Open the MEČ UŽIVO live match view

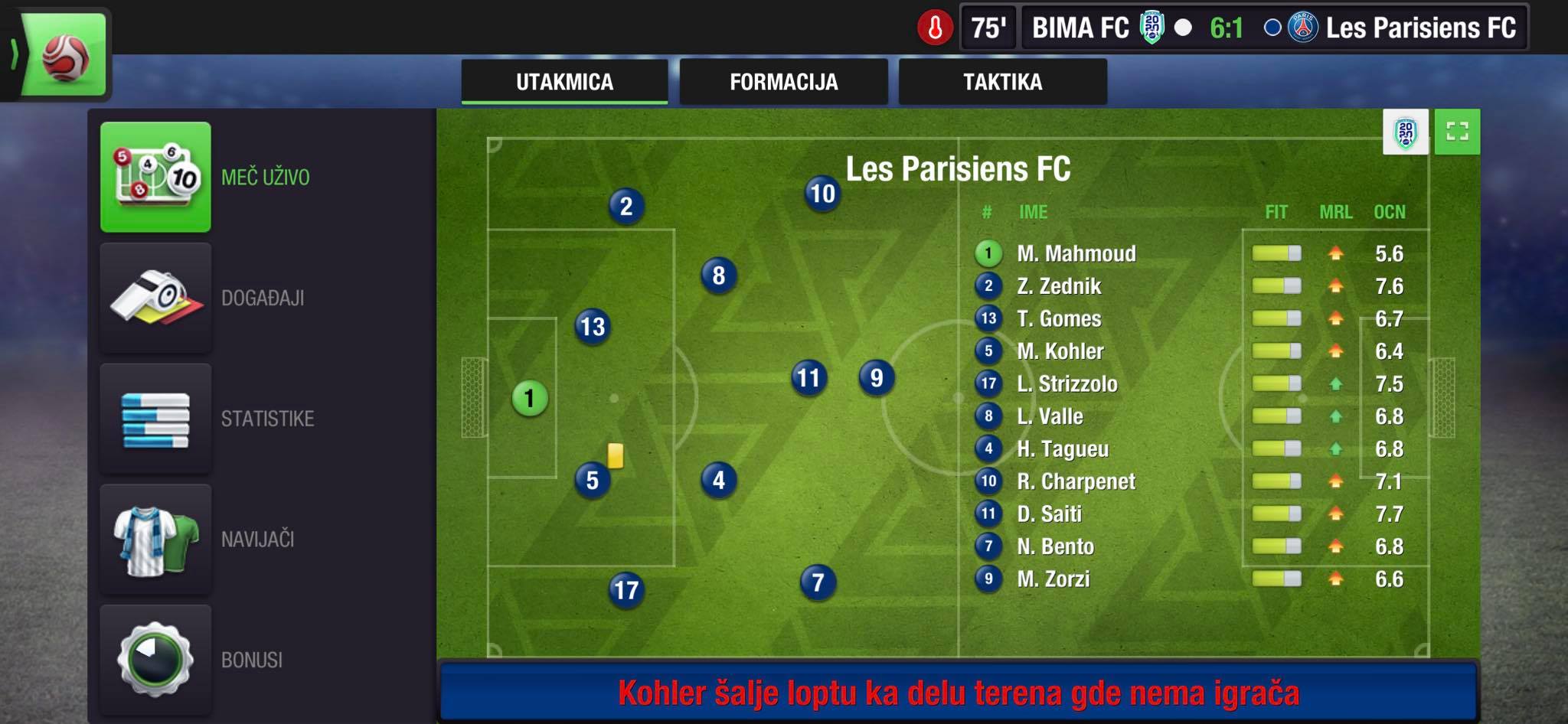pos(156,177)
